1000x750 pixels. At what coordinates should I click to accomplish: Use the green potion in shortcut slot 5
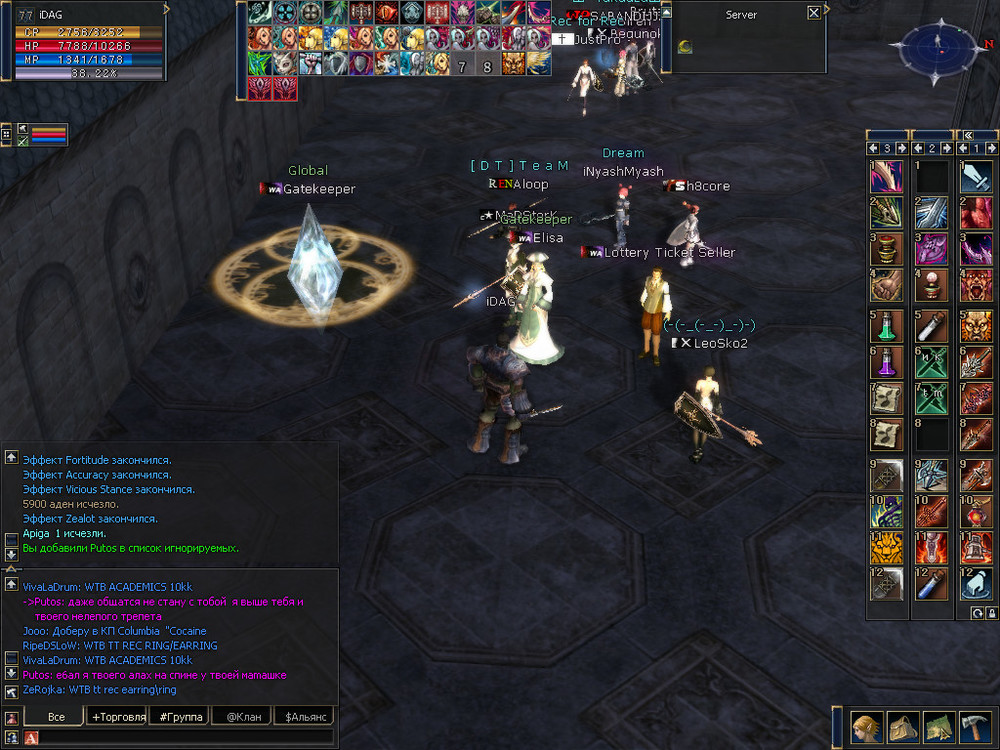point(887,326)
